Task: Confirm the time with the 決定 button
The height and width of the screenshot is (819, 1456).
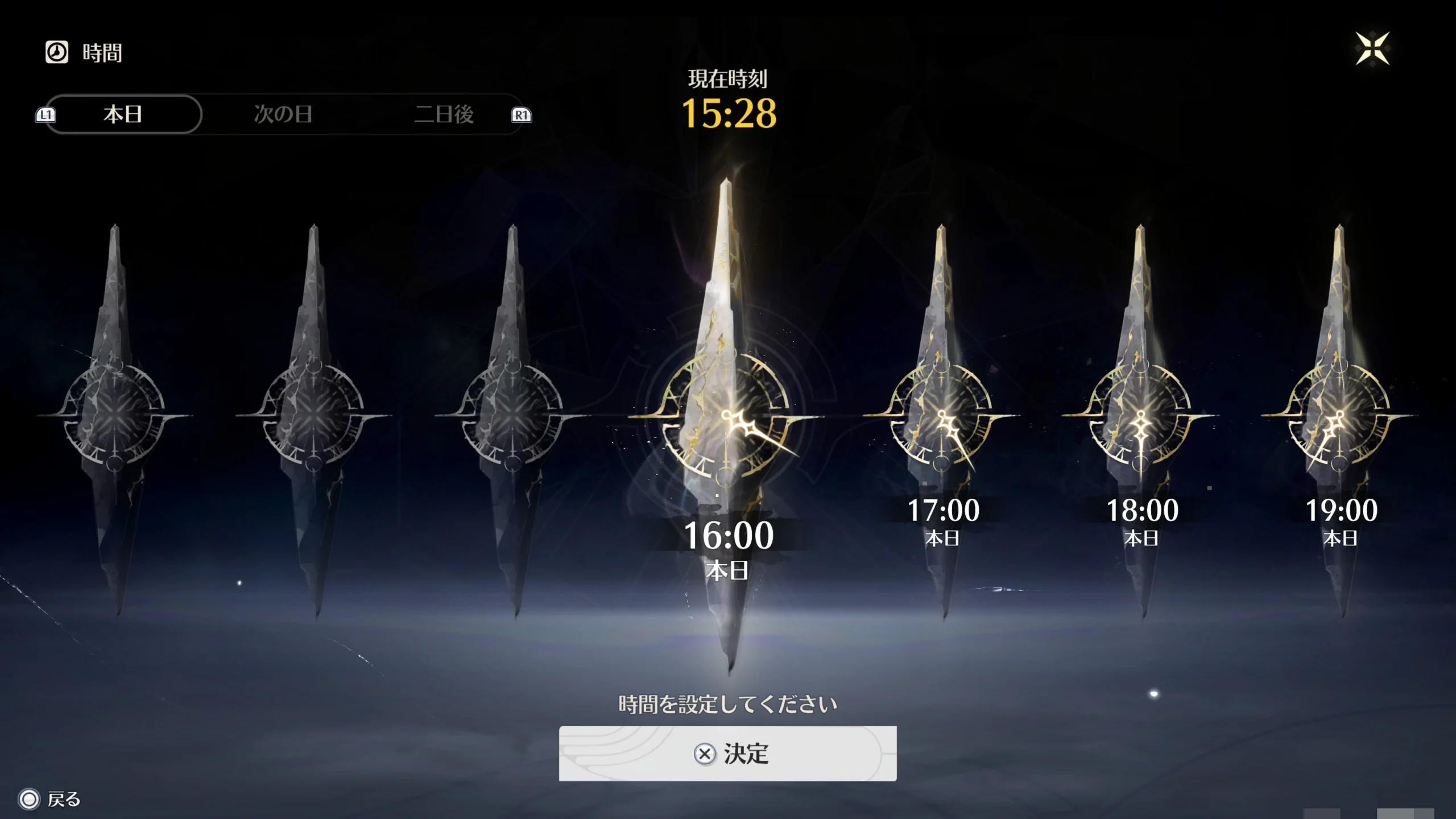Action: point(727,754)
